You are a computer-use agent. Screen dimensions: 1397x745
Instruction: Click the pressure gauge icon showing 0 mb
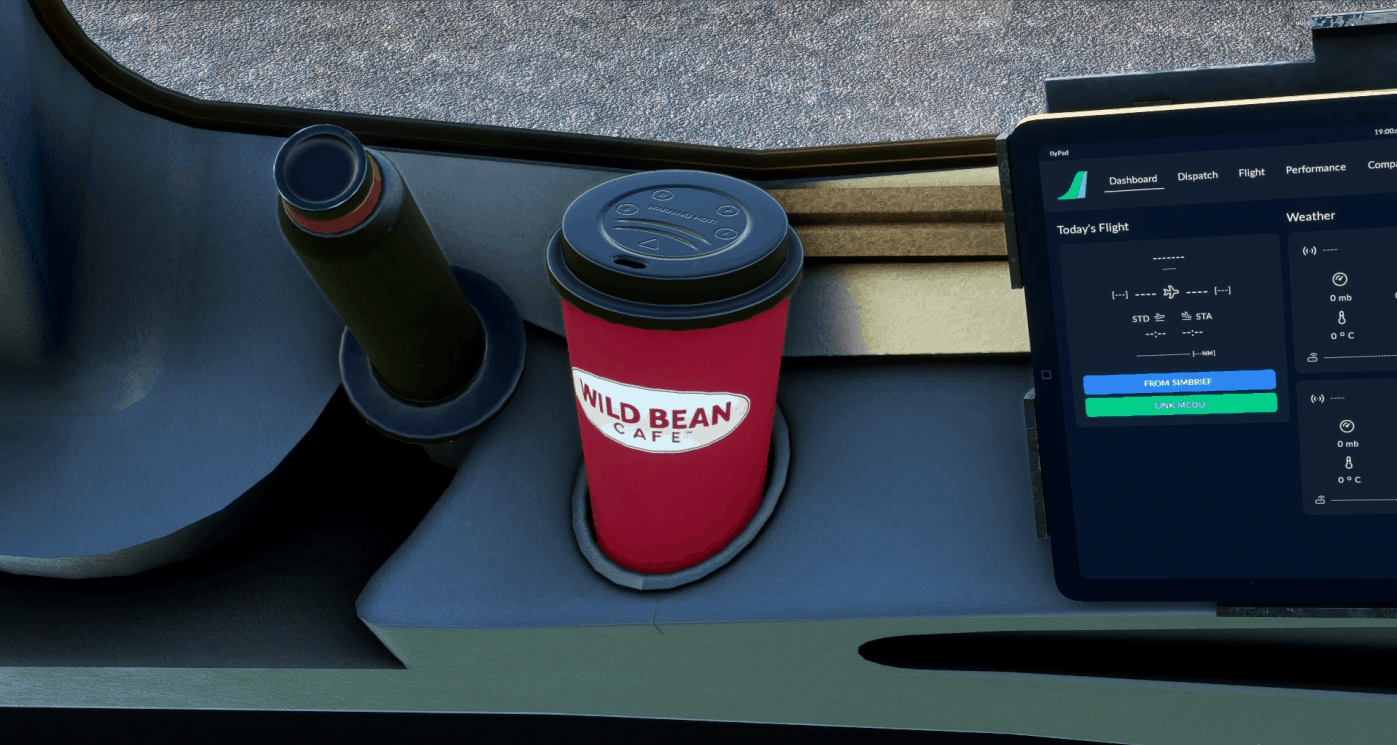[1339, 278]
